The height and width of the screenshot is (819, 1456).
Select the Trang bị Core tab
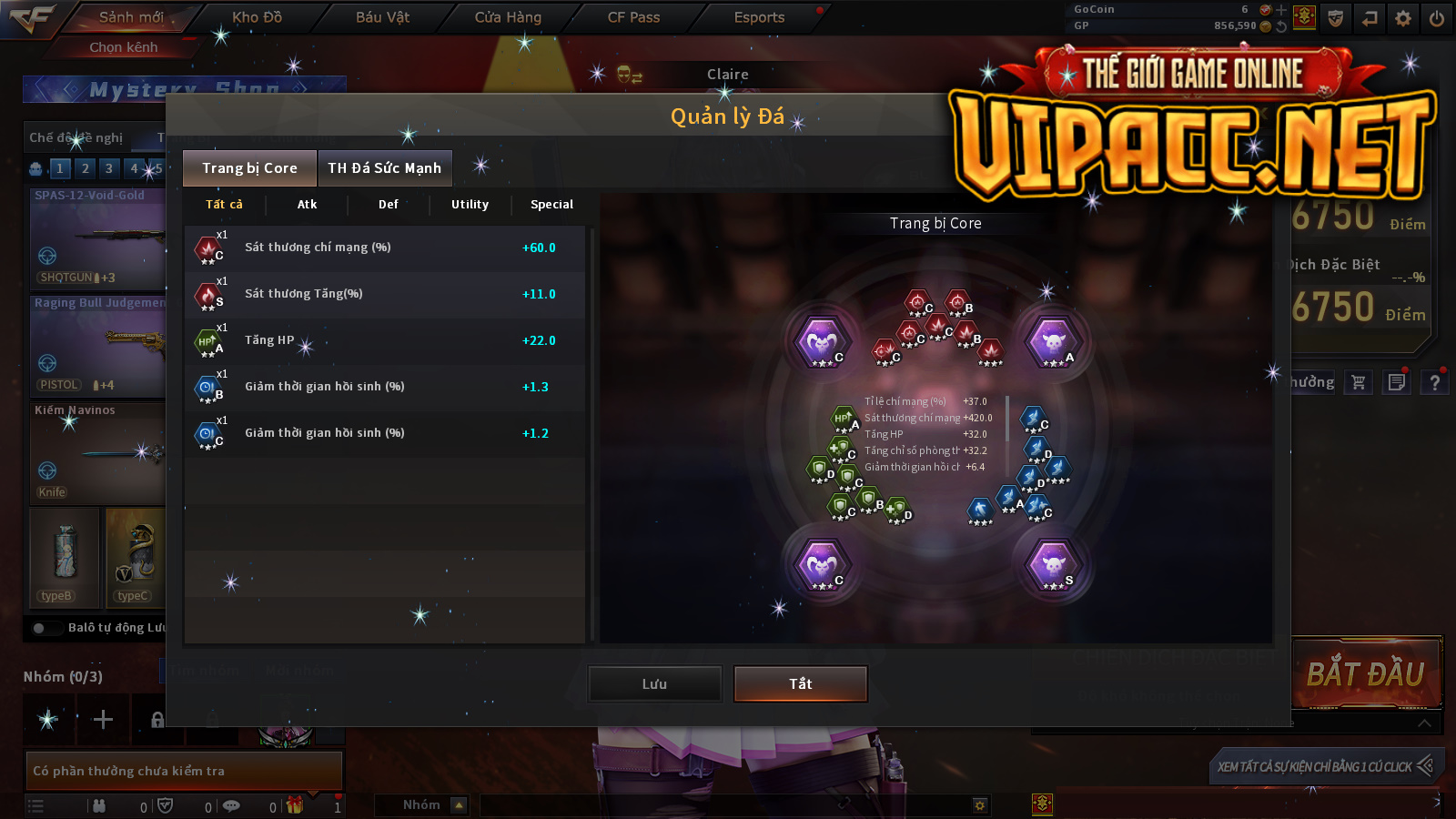click(x=249, y=168)
